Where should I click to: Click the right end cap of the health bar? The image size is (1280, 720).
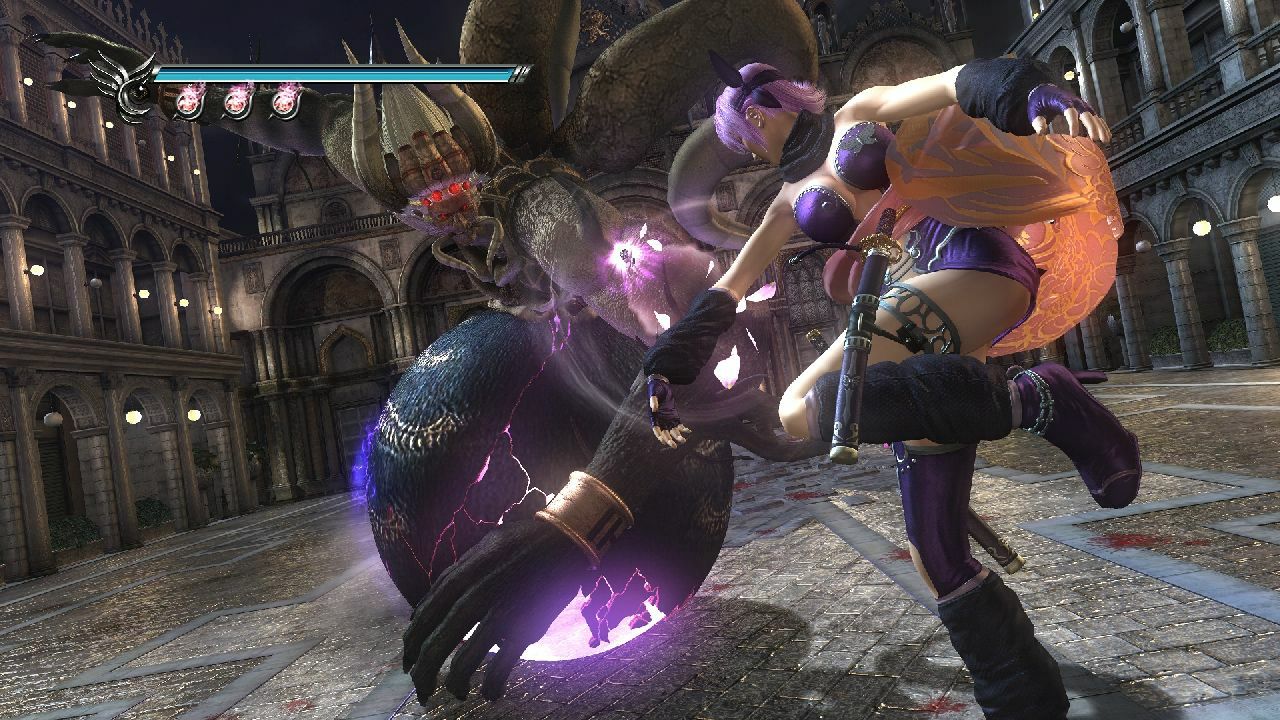520,73
